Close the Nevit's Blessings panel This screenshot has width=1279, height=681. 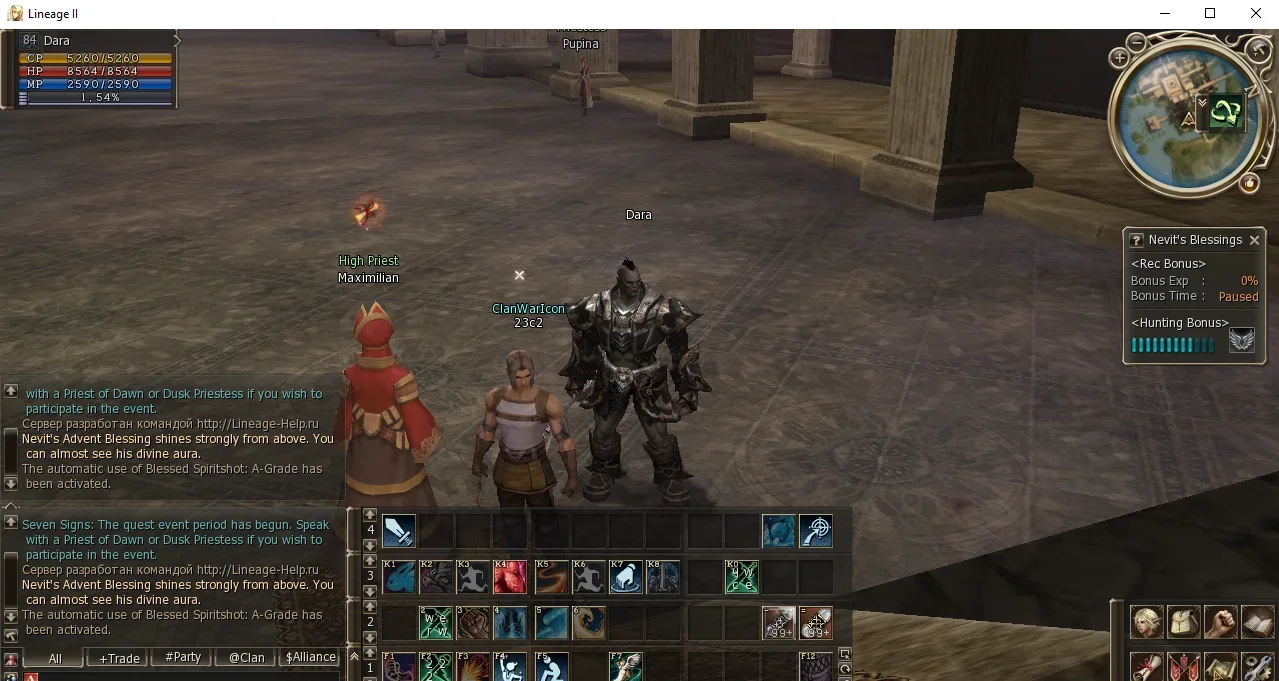tap(1254, 240)
